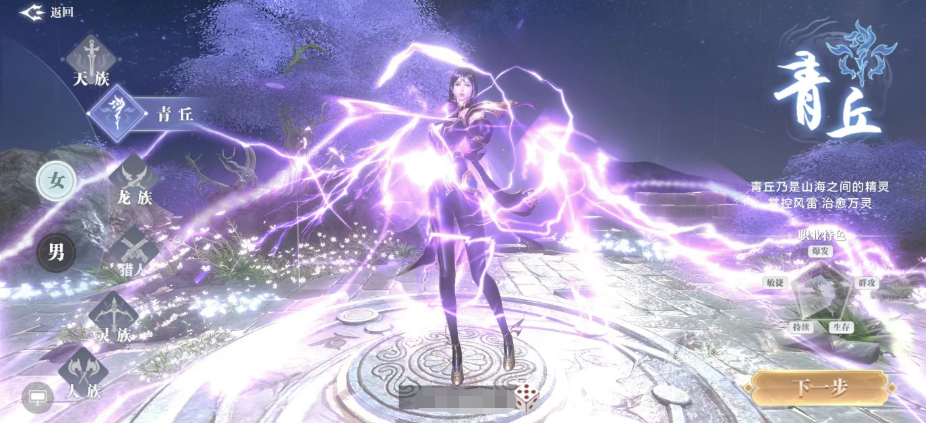Image resolution: width=926 pixels, height=423 pixels.
Task: Switch to male gender 男
Action: 56,252
